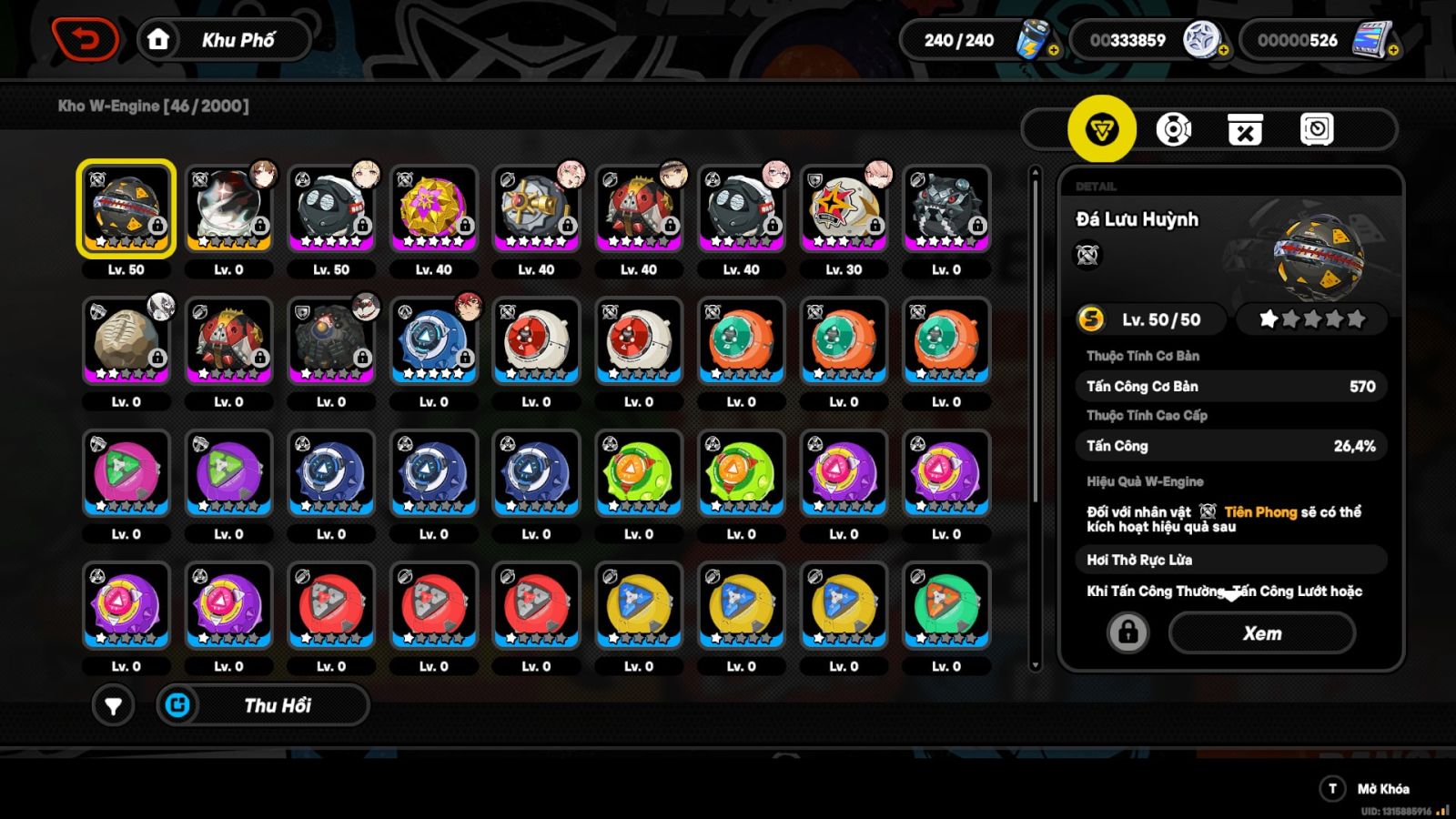Click the film currency icon next to 00000526

tap(1372, 40)
